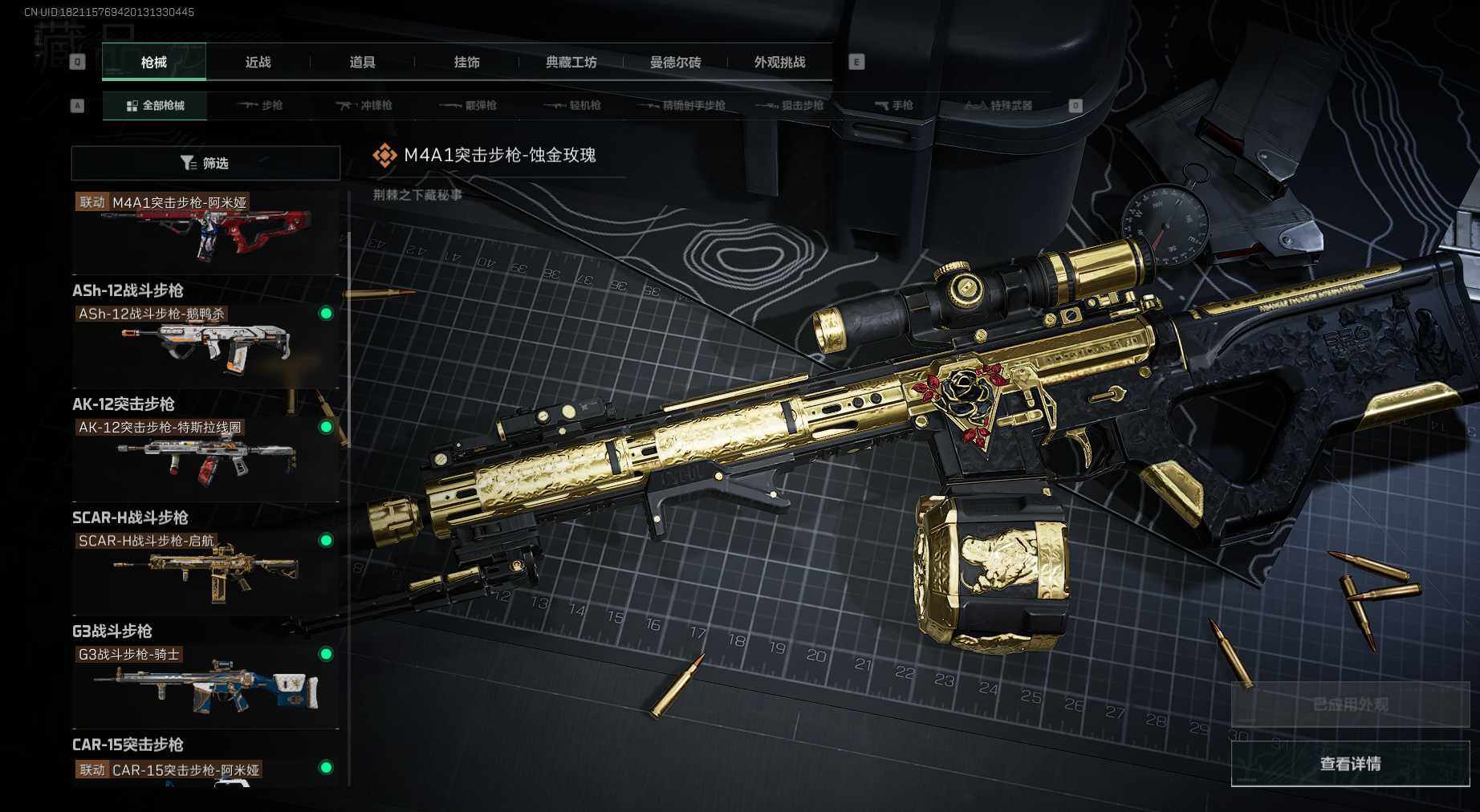Open the 近战 tab
This screenshot has width=1480, height=812.
point(258,62)
